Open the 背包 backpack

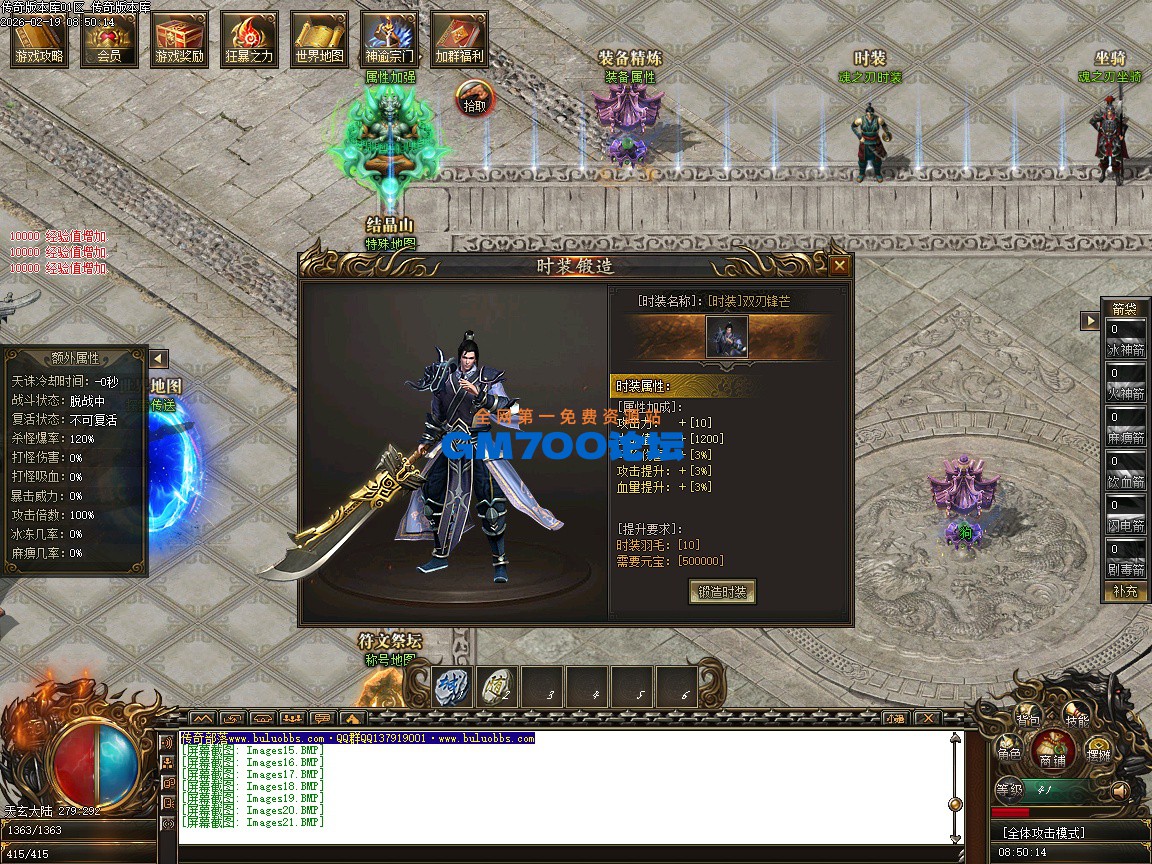point(1029,717)
